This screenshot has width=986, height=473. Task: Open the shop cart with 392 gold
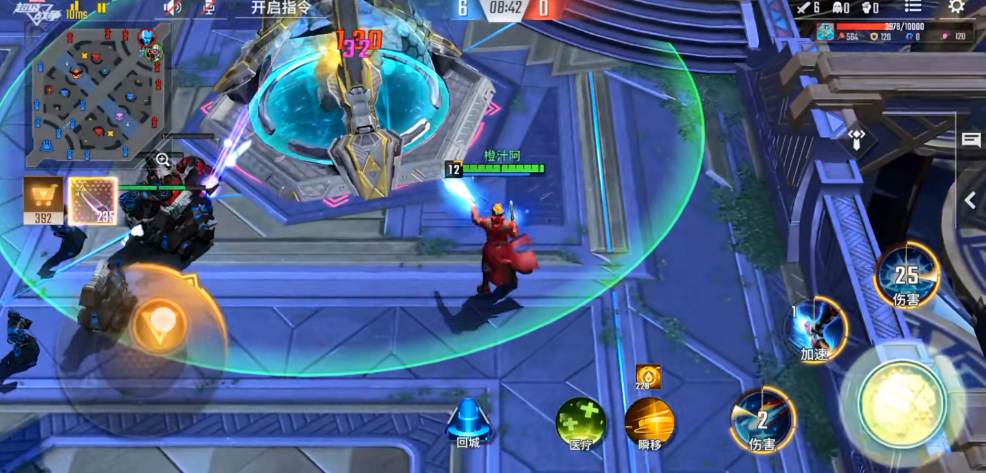(43, 198)
